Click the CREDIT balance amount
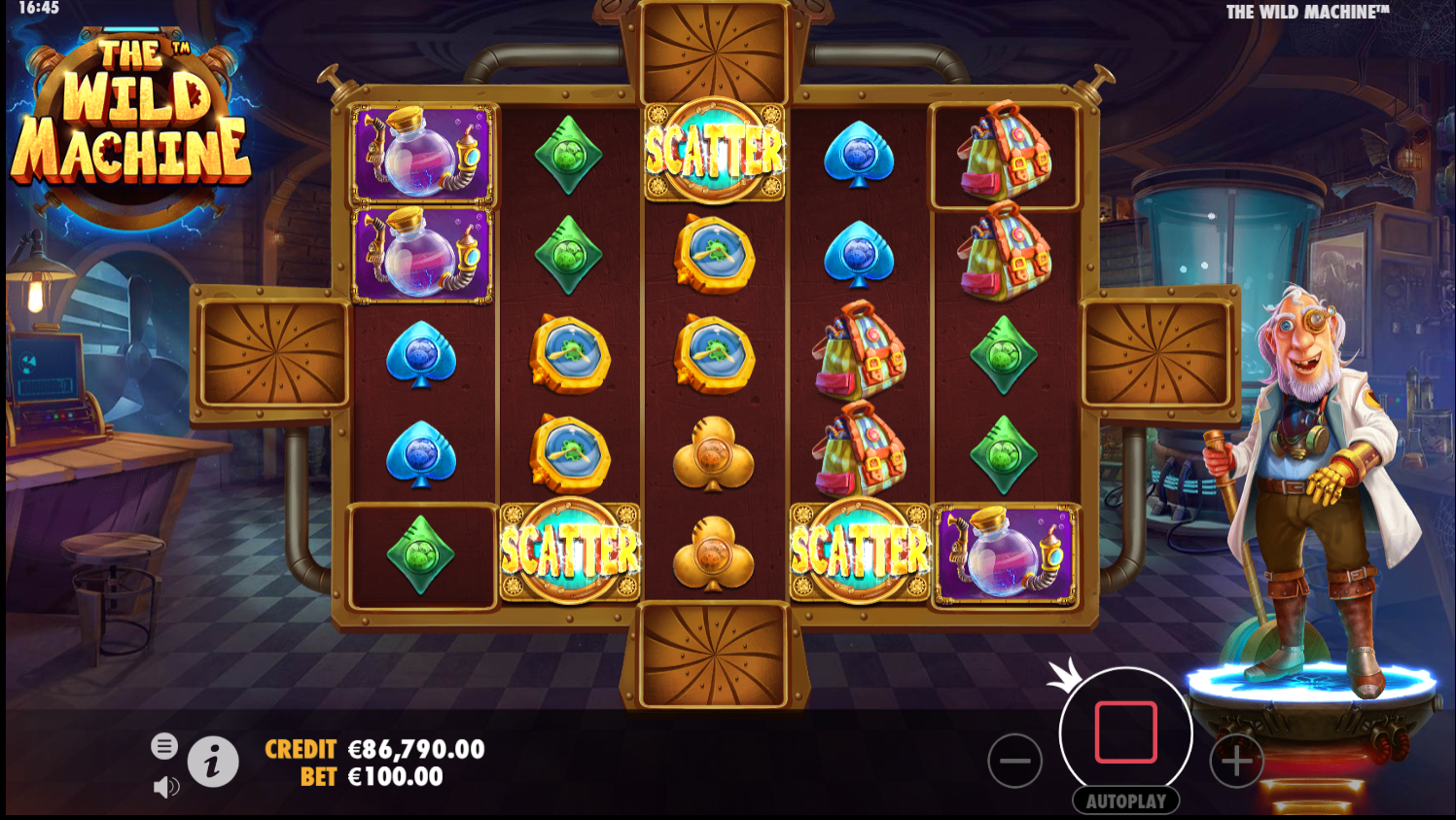This screenshot has width=1456, height=820. coord(415,750)
